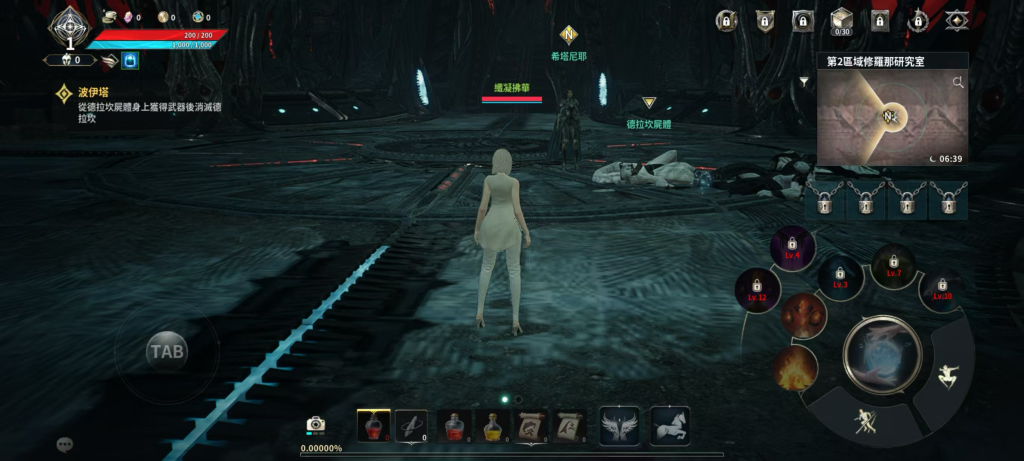1024x461 pixels.
Task: Toggle the funnel filter beside the minimap
Action: (804, 82)
